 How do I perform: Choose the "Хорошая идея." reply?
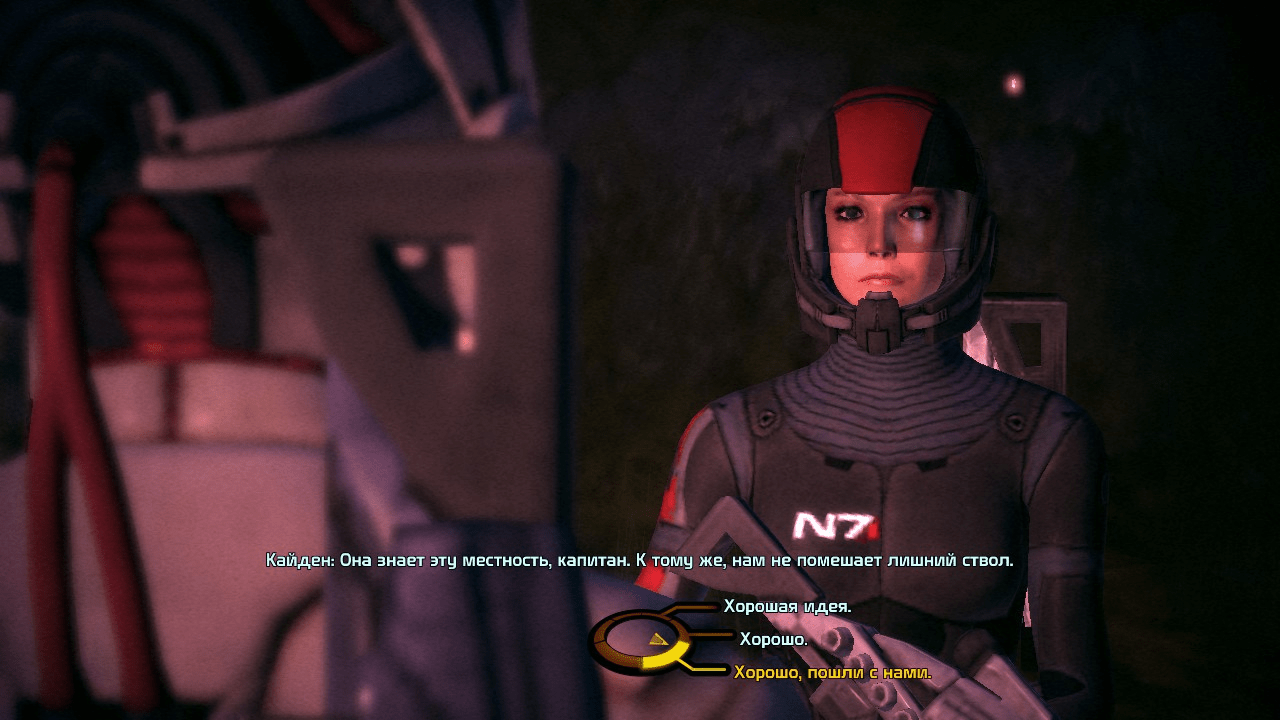pyautogui.click(x=787, y=607)
